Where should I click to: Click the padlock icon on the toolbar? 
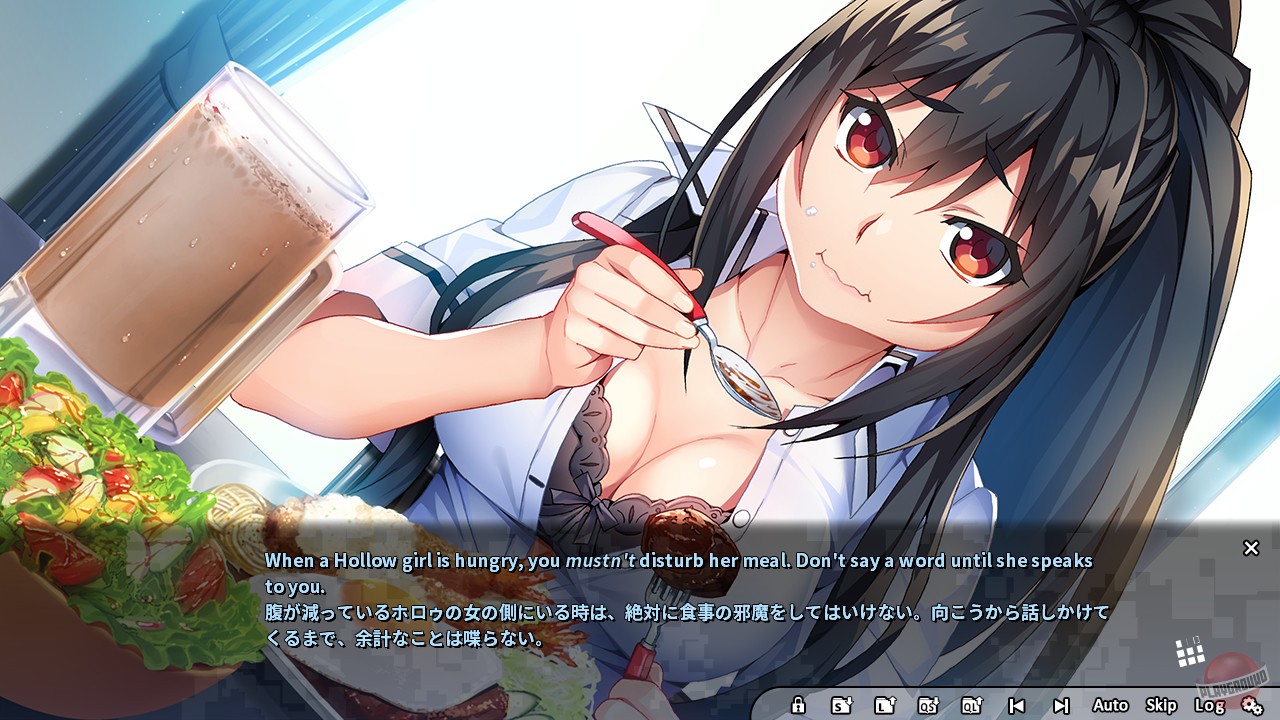(x=797, y=704)
